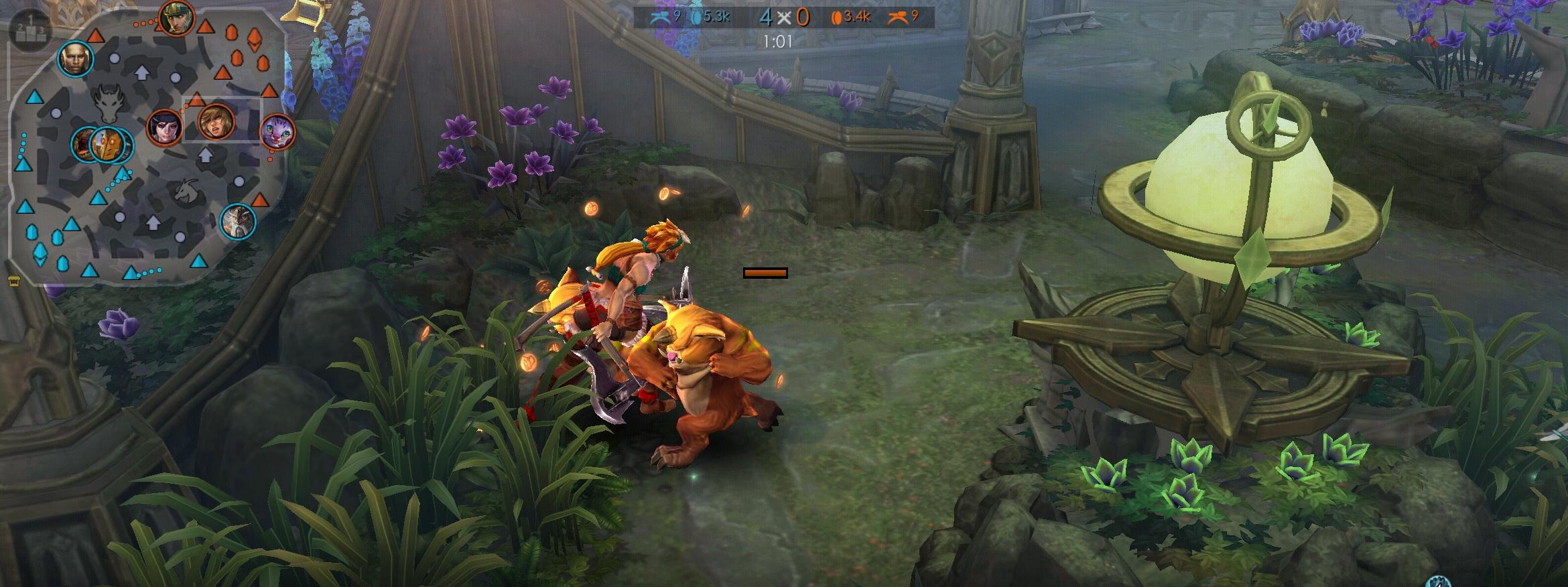
Task: Click the blonde hero portrait on minimap
Action: [x=216, y=122]
